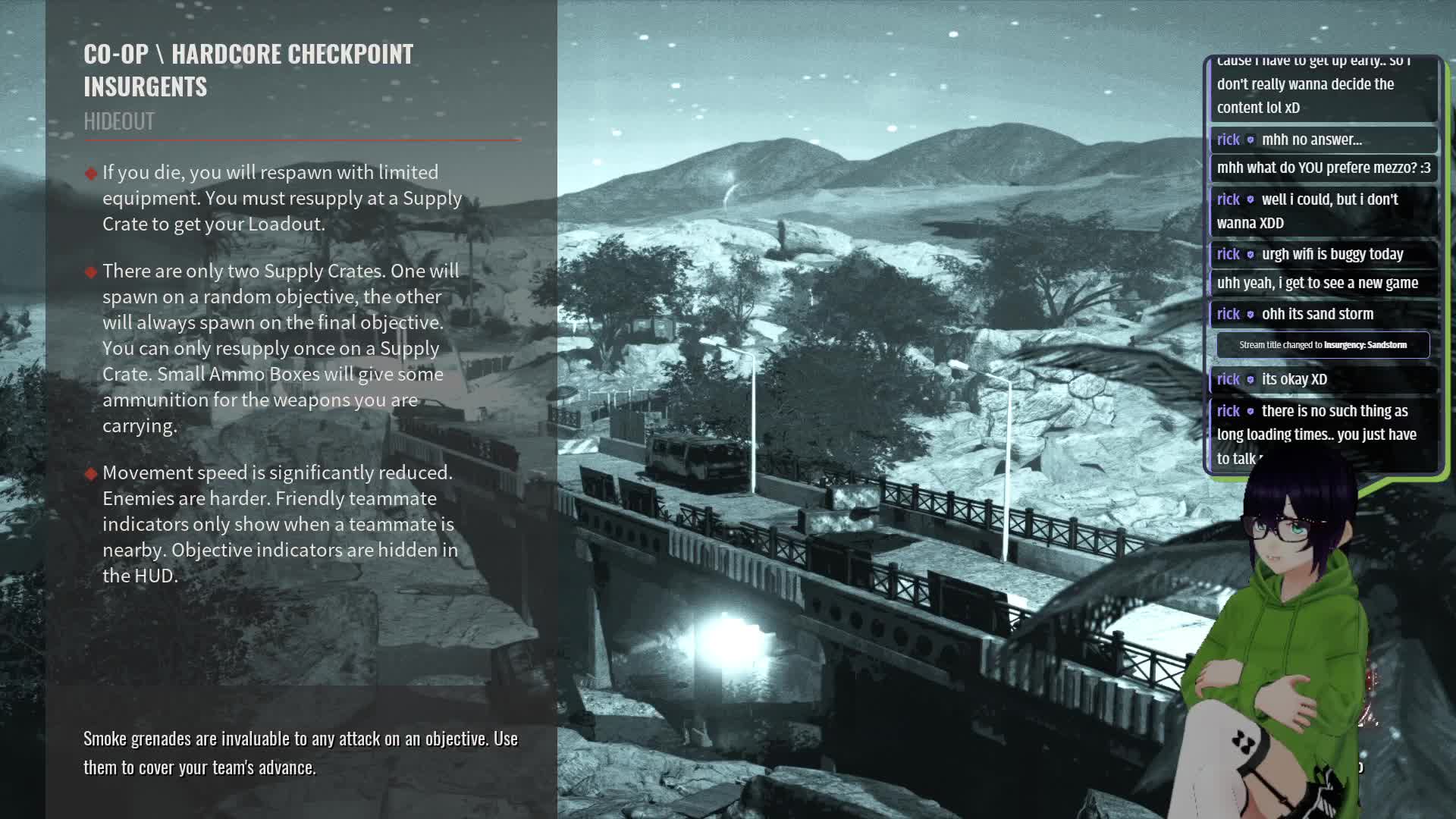
Task: Select rick's "its okay XD" chat message
Action: pos(1294,379)
